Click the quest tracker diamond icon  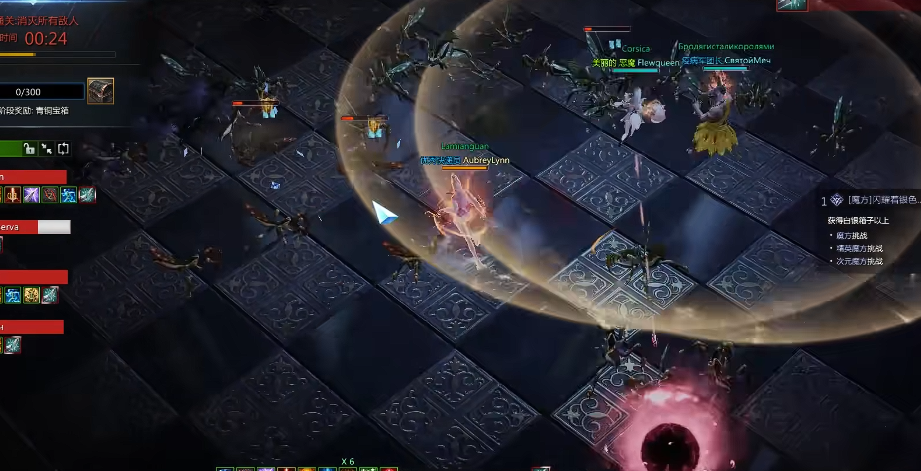(x=837, y=200)
